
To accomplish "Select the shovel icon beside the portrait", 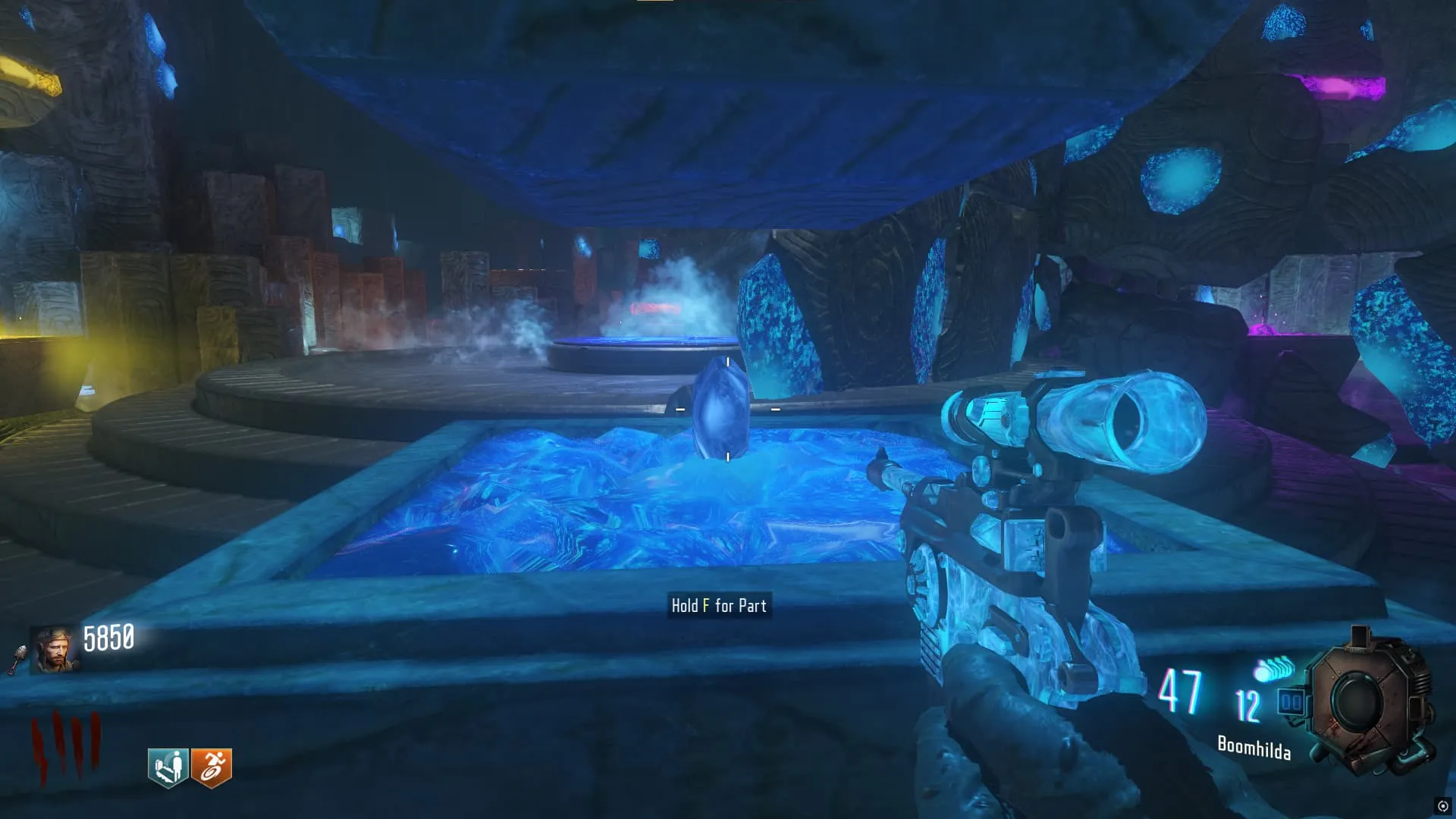I will pyautogui.click(x=17, y=658).
